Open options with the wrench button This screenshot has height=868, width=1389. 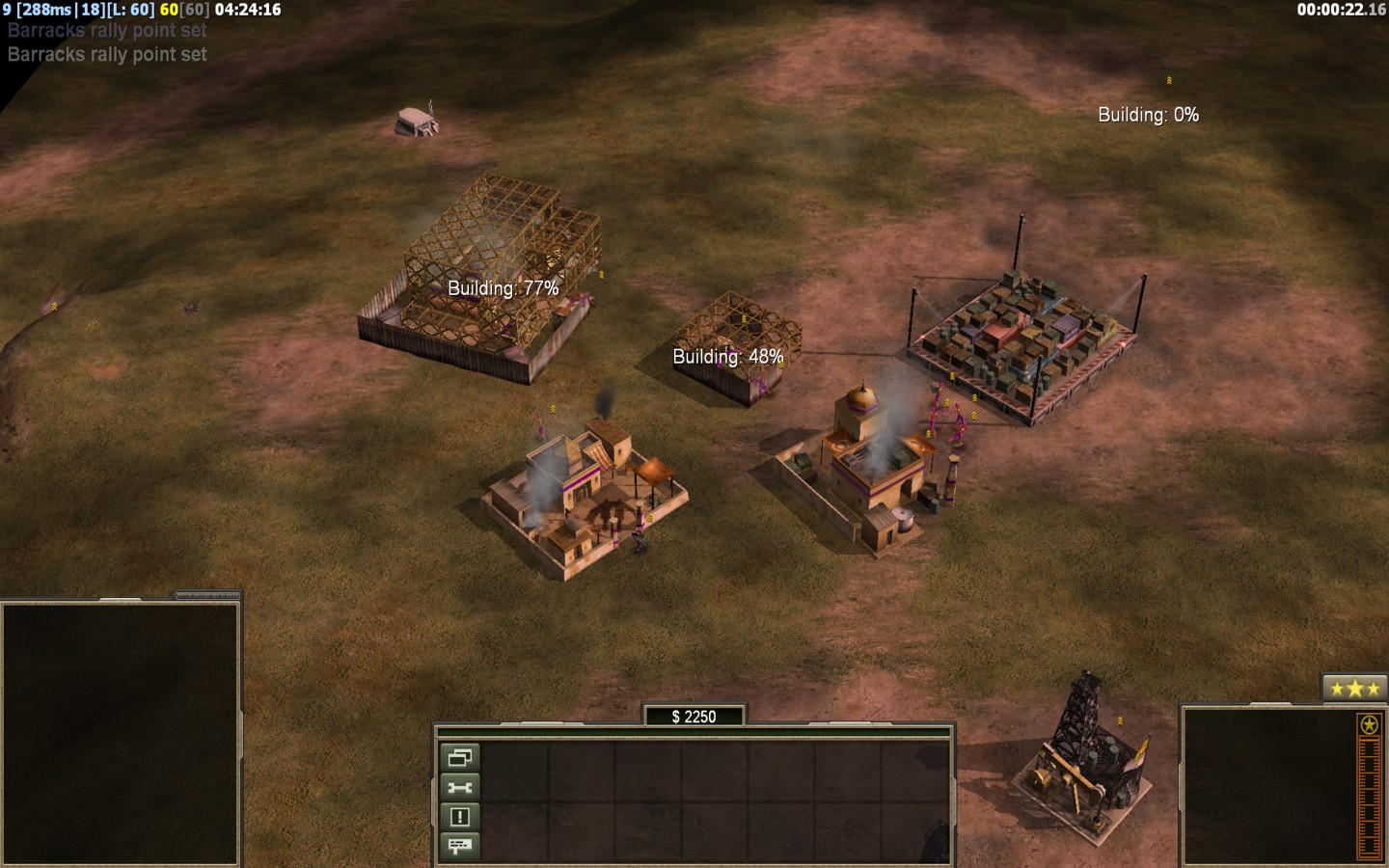click(x=459, y=788)
